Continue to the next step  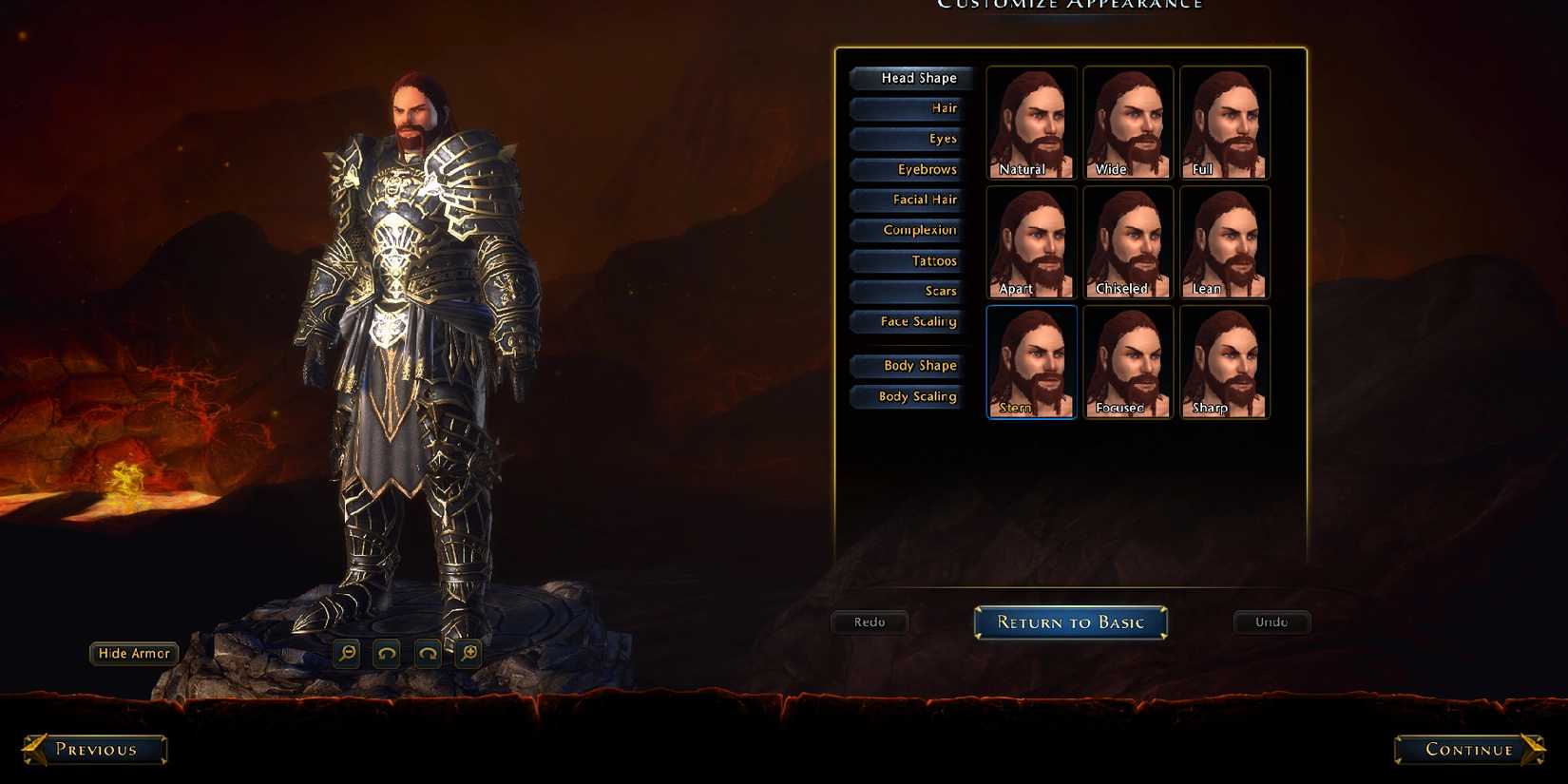click(x=1466, y=750)
